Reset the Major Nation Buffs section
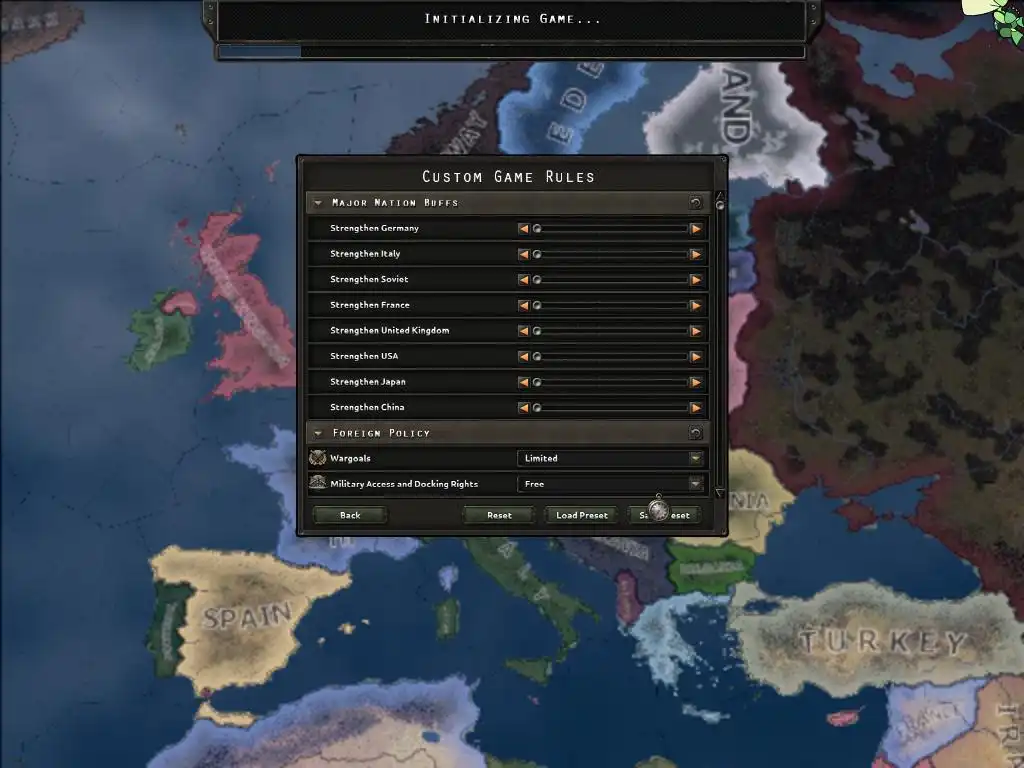 [x=695, y=203]
